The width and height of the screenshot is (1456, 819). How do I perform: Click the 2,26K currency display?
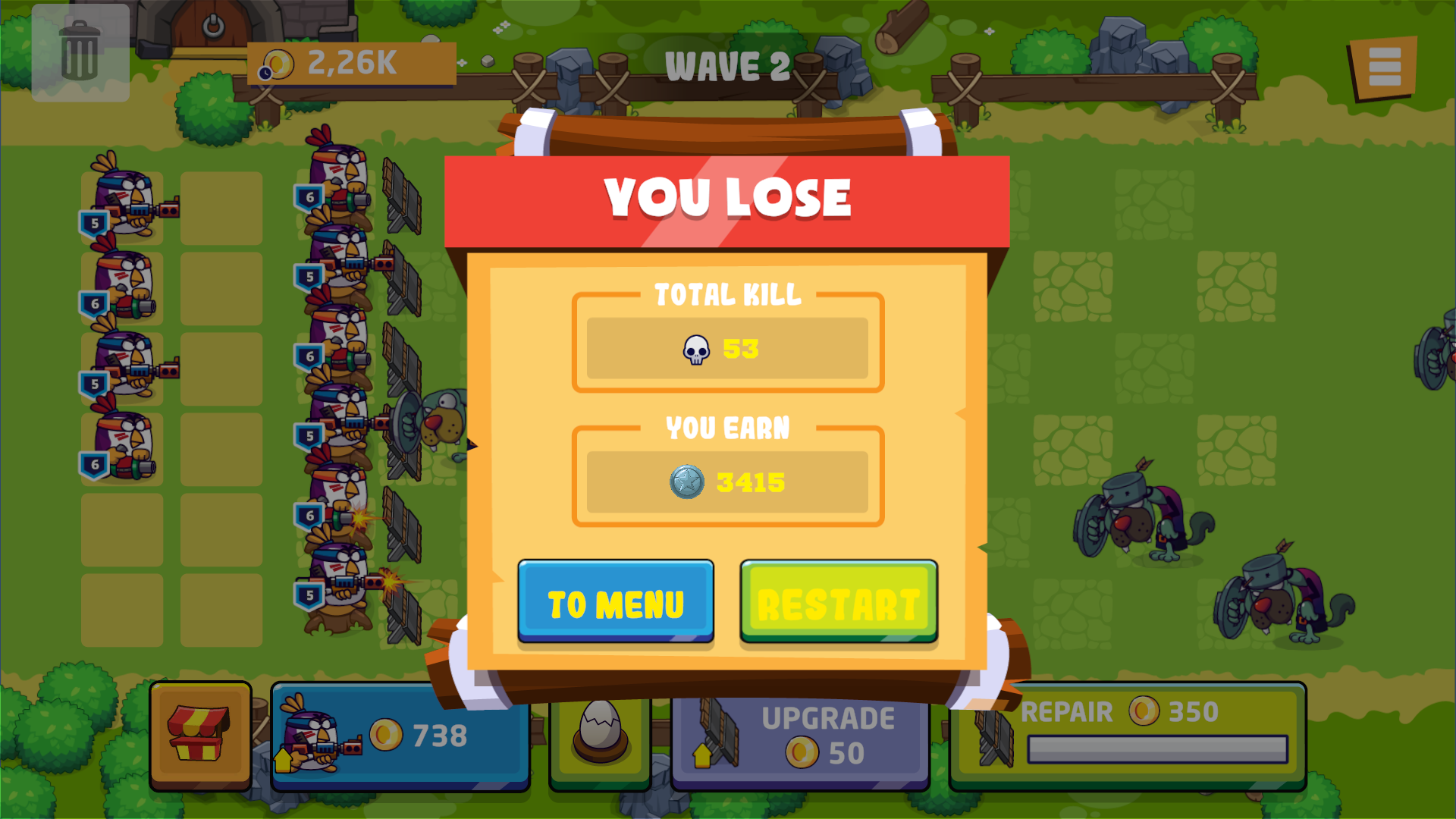tap(350, 64)
